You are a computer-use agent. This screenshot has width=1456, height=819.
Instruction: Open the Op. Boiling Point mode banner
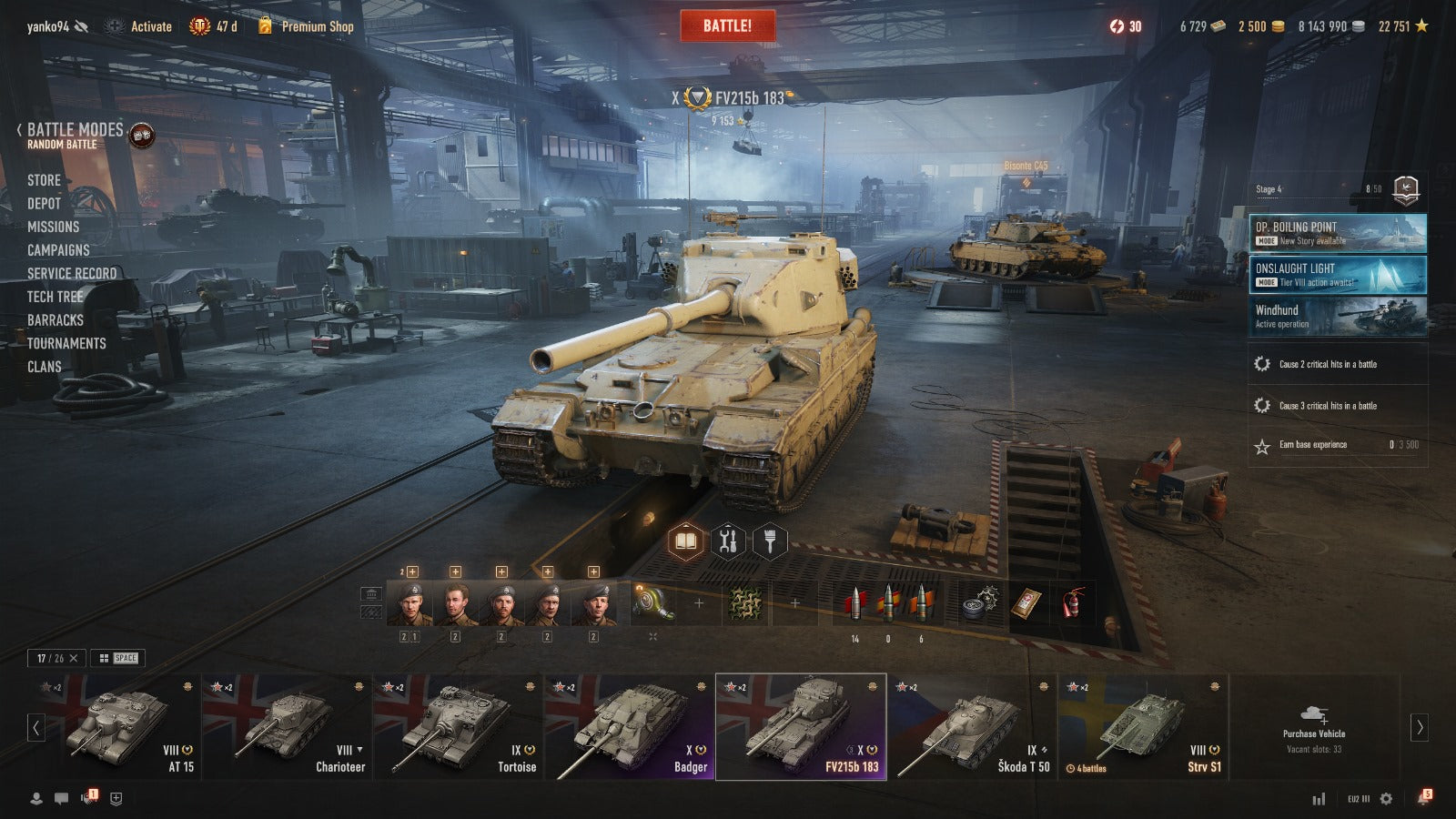click(1337, 233)
